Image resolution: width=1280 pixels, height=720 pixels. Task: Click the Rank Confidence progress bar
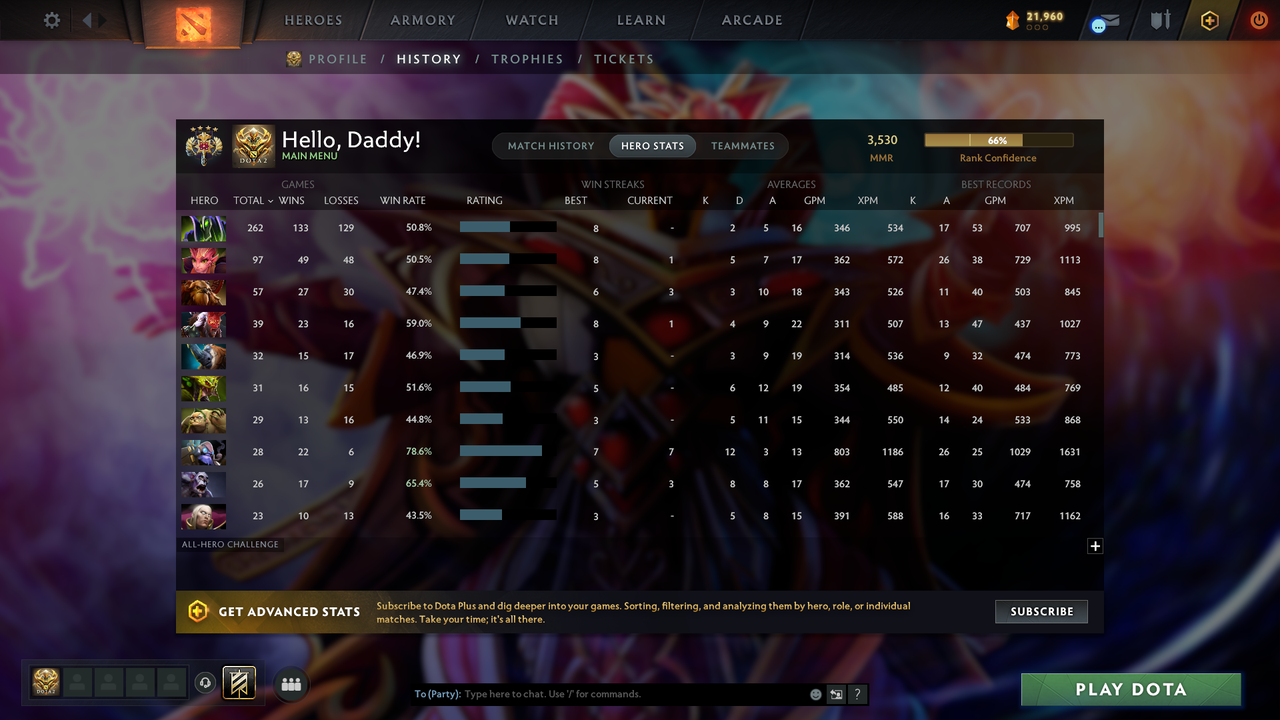pyautogui.click(x=997, y=140)
